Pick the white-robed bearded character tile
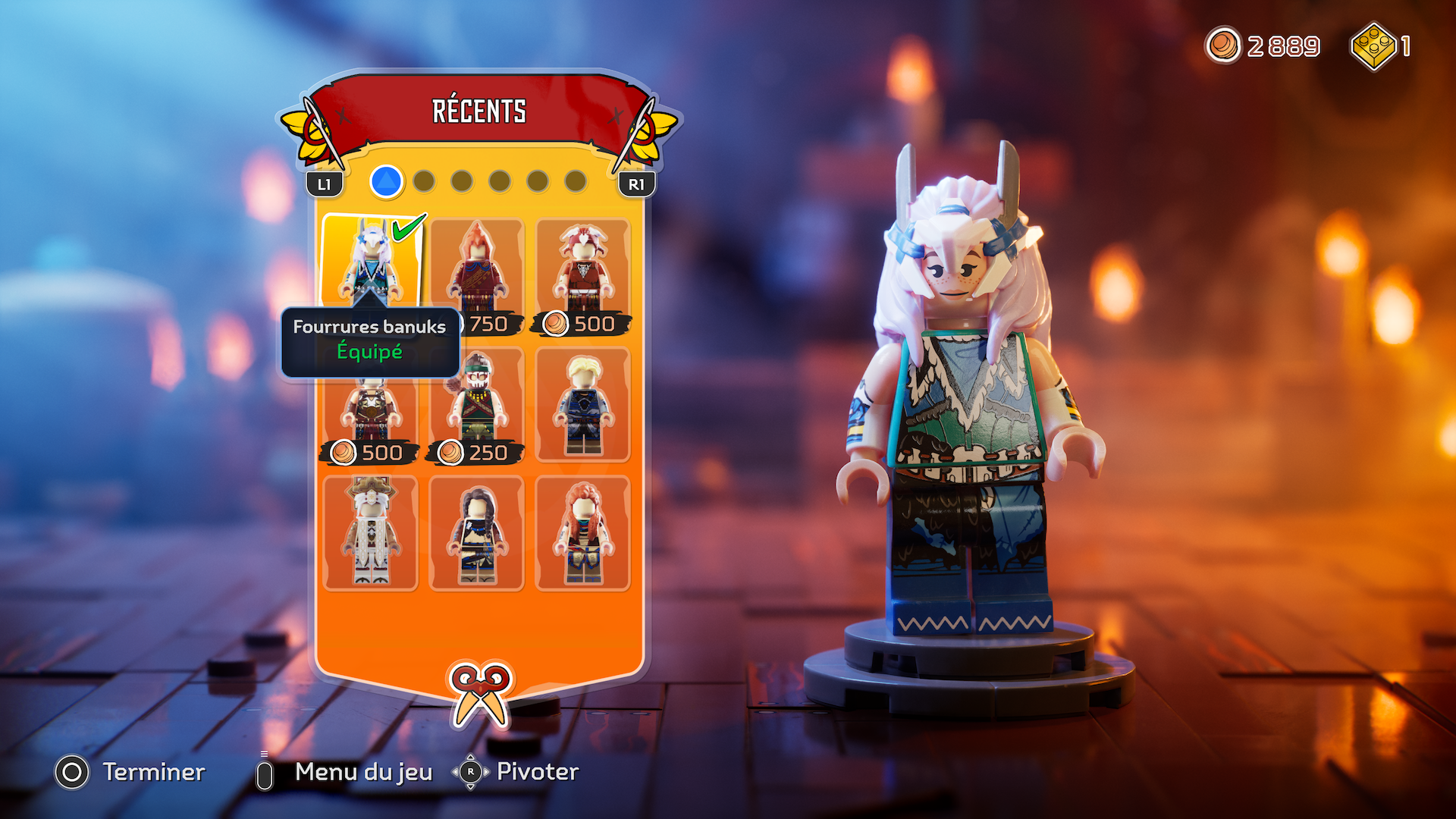1456x819 pixels. tap(371, 533)
